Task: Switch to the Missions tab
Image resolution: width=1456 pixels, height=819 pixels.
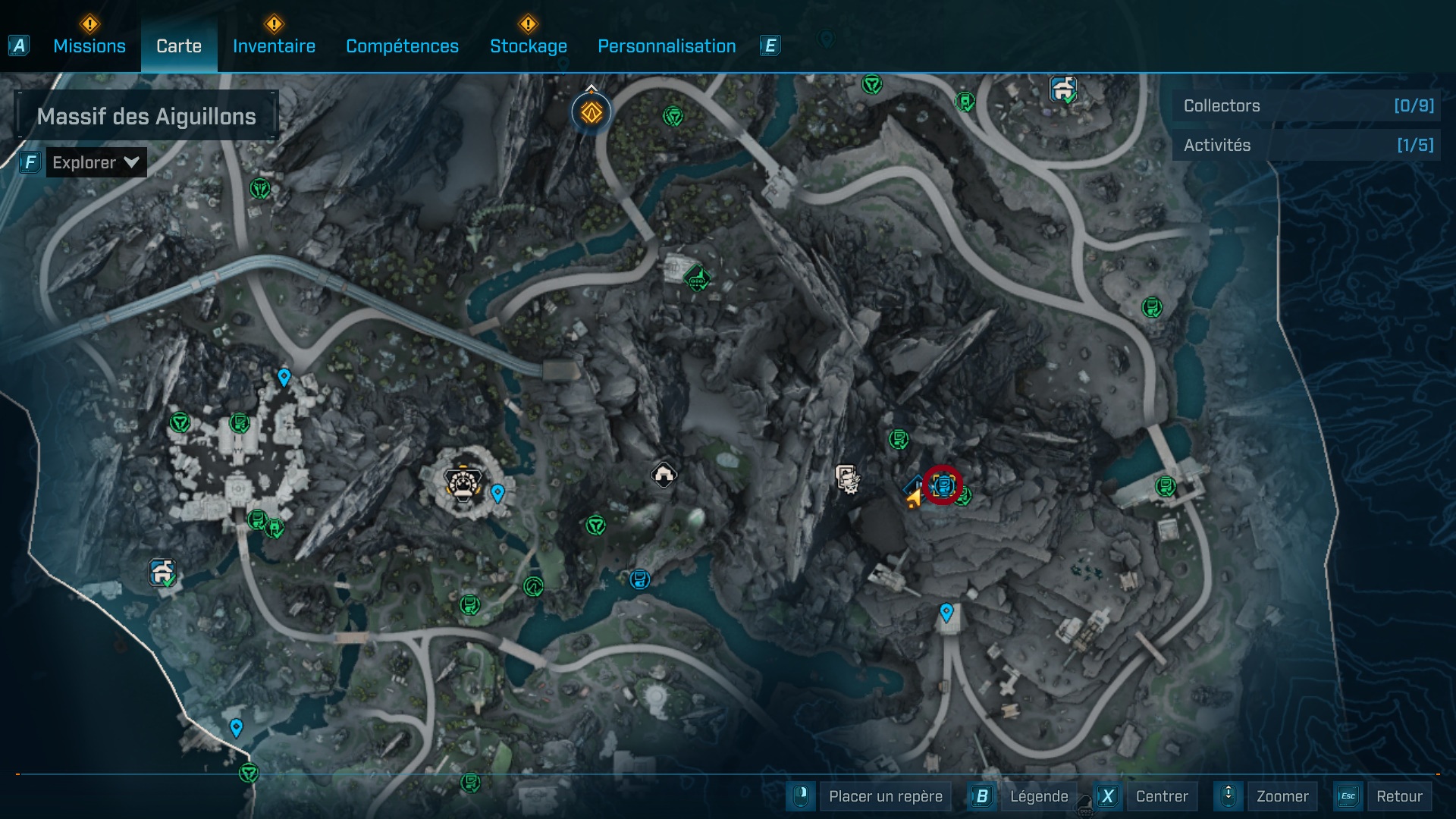Action: click(x=89, y=45)
